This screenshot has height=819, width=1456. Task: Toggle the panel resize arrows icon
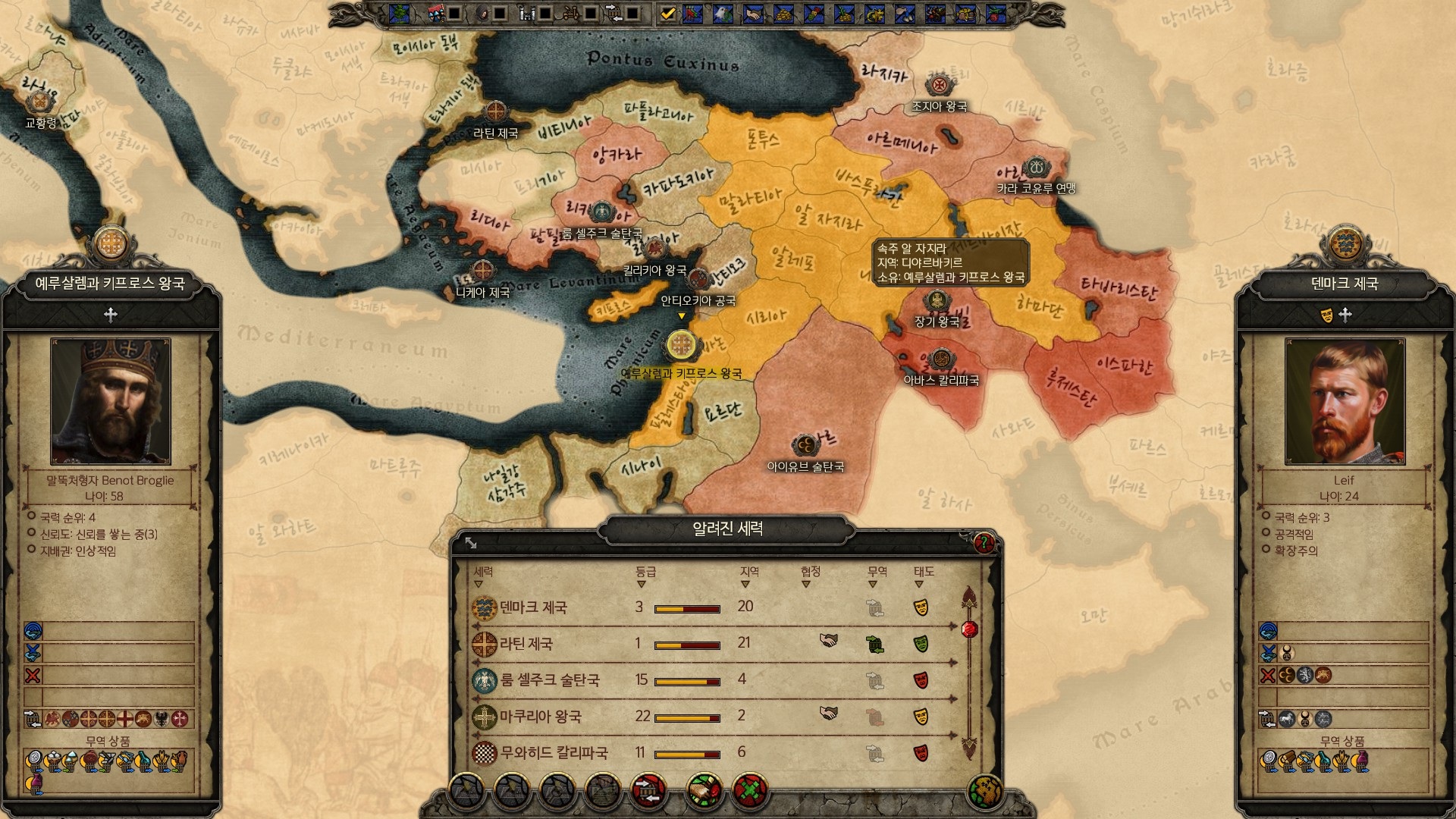[471, 543]
